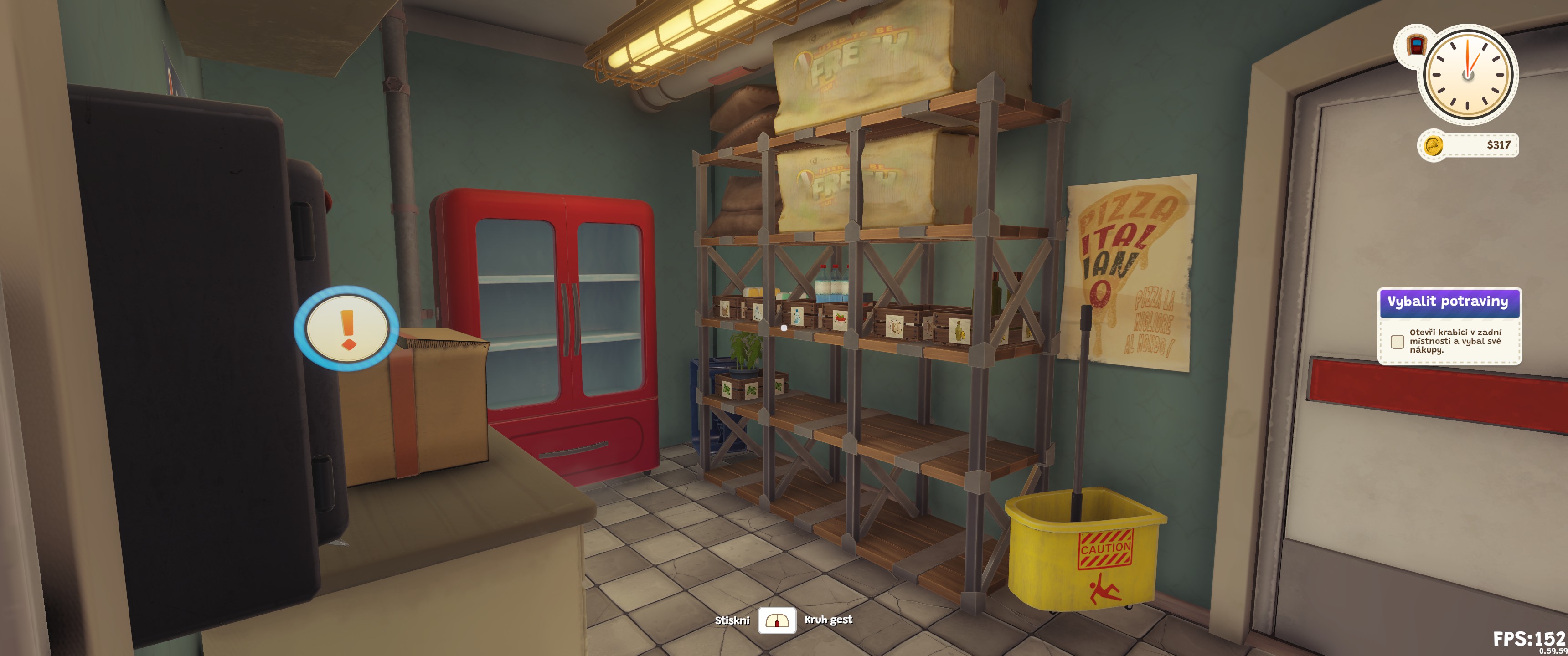Screen dimensions: 1568x656
Task: Open the "Vybalit potraviny" objective tracker
Action: click(1448, 302)
